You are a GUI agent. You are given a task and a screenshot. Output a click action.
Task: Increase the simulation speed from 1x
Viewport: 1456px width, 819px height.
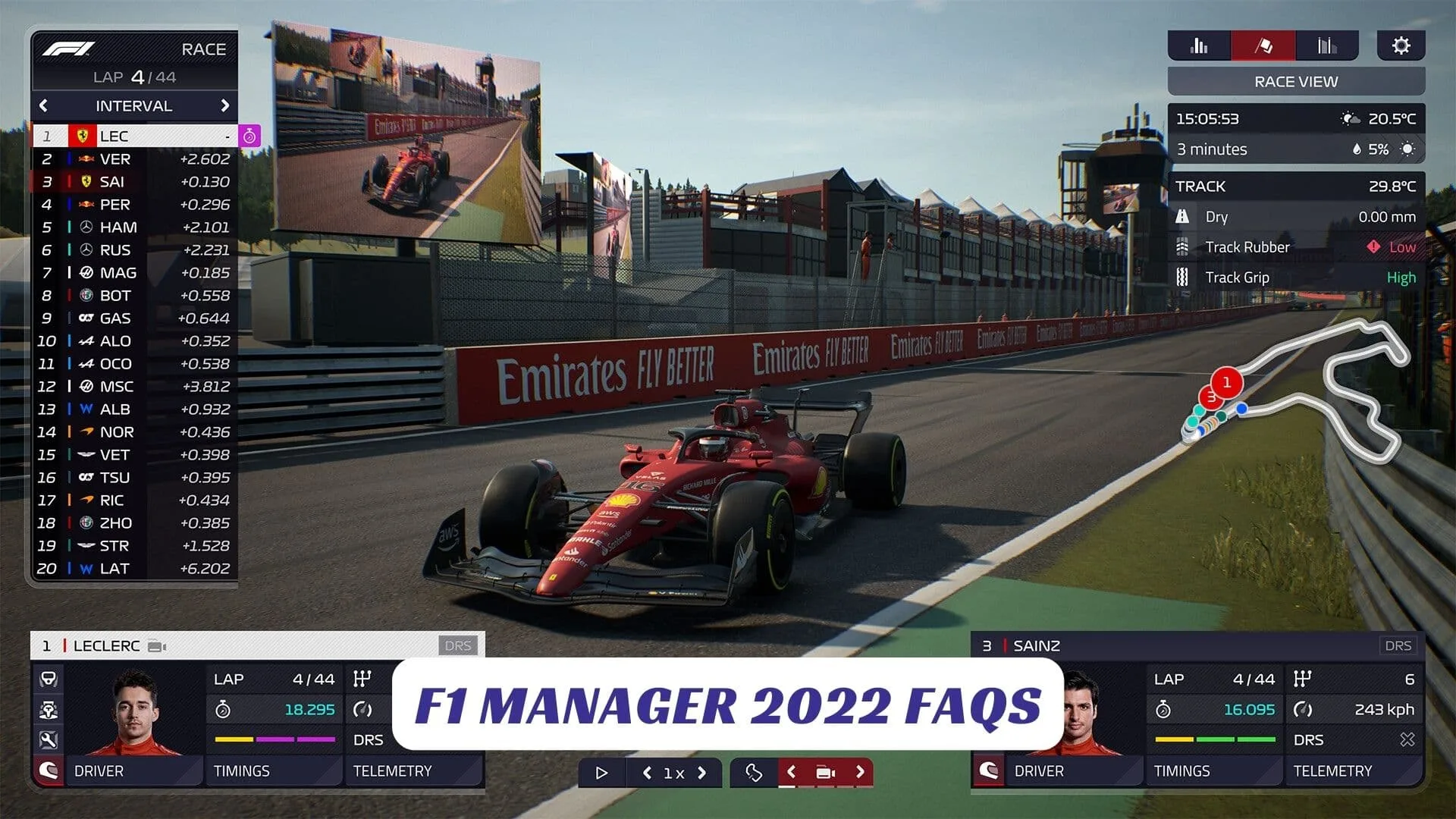click(x=702, y=773)
